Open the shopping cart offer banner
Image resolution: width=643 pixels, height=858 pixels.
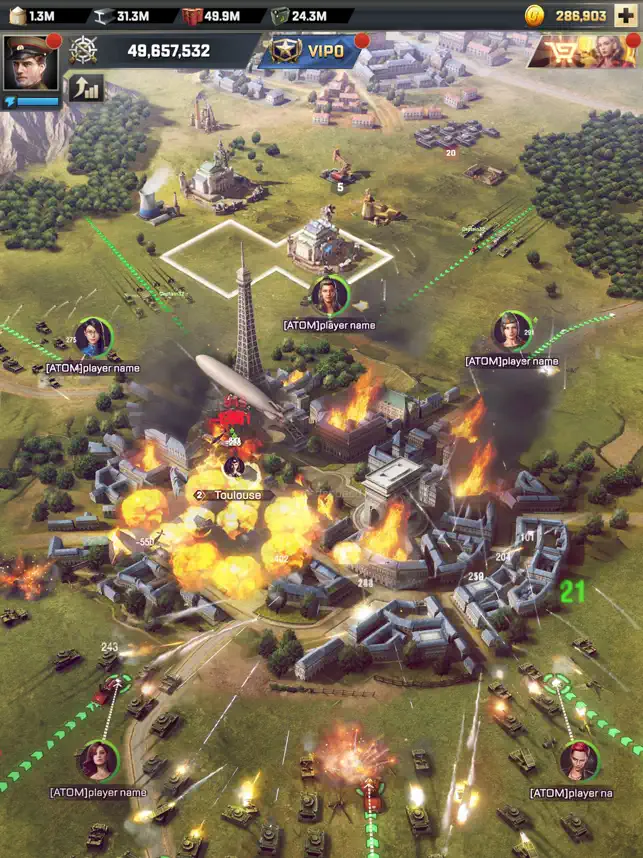583,51
